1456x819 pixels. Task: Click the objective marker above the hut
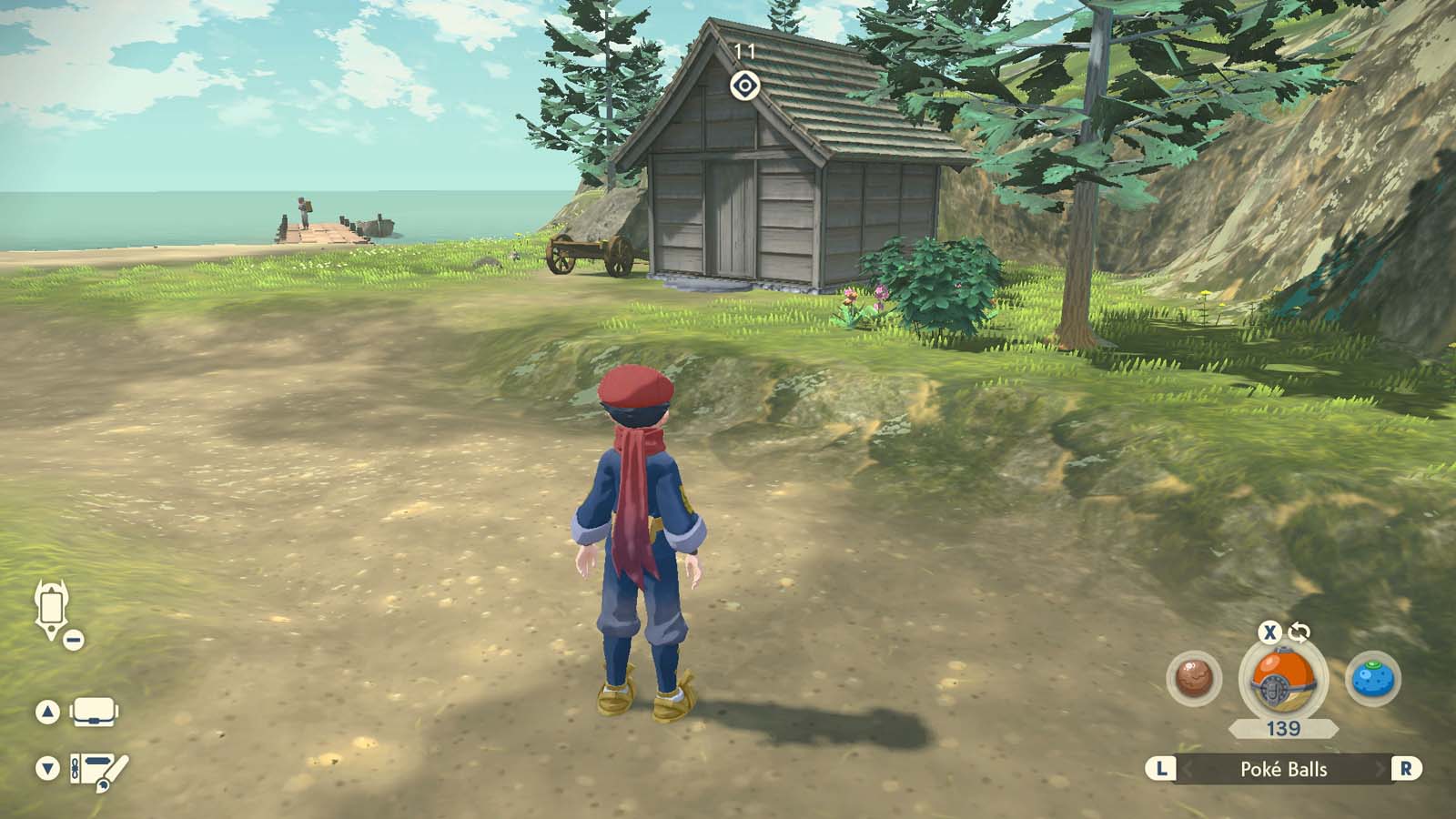744,86
